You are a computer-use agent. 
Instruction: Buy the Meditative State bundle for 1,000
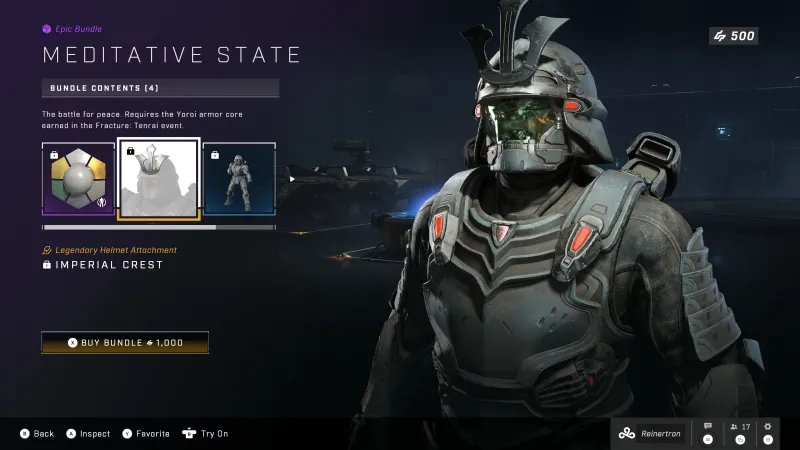point(125,343)
